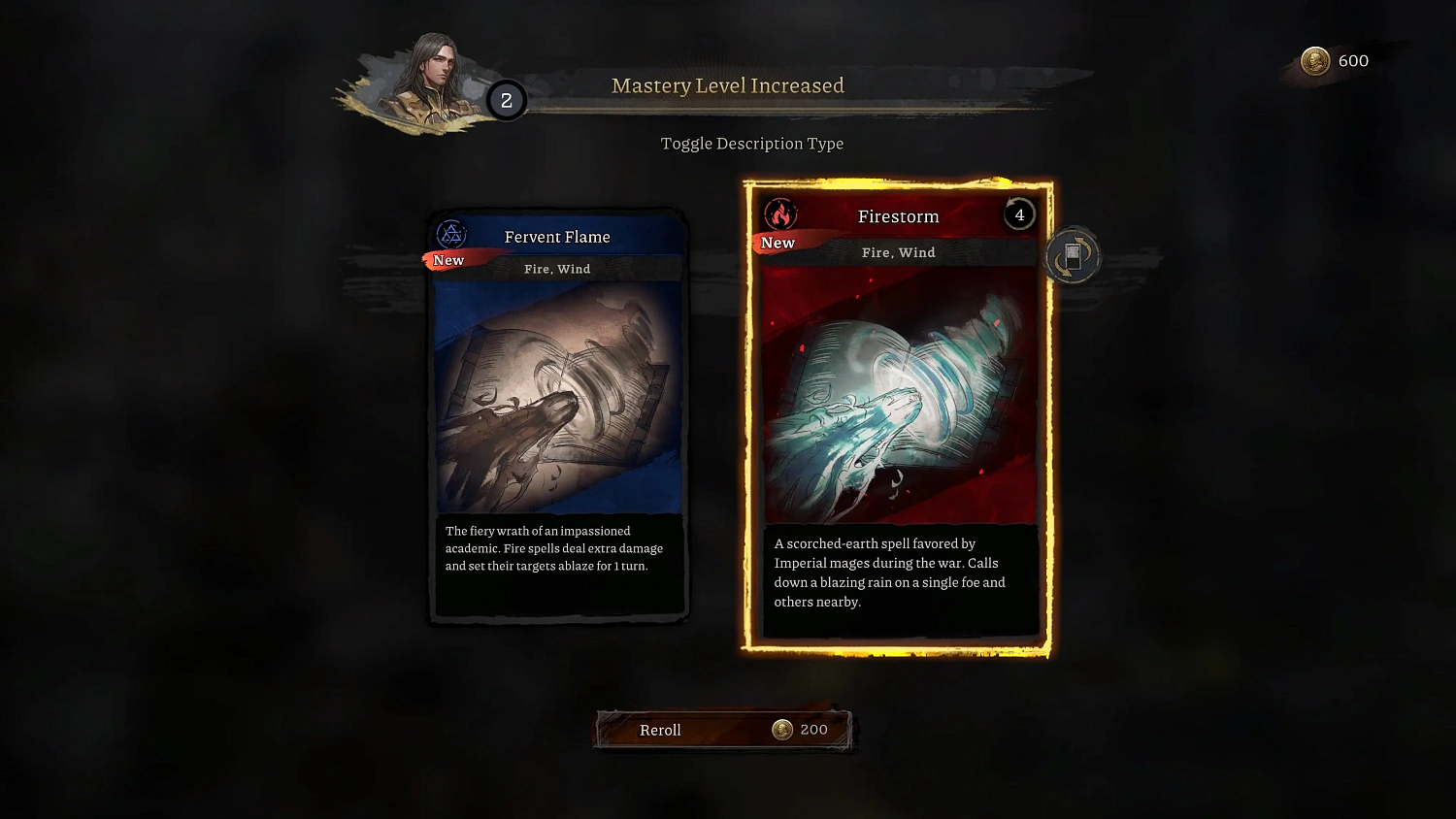The image size is (1456, 819).
Task: Select the flame element icon on Firestorm card
Action: [779, 213]
